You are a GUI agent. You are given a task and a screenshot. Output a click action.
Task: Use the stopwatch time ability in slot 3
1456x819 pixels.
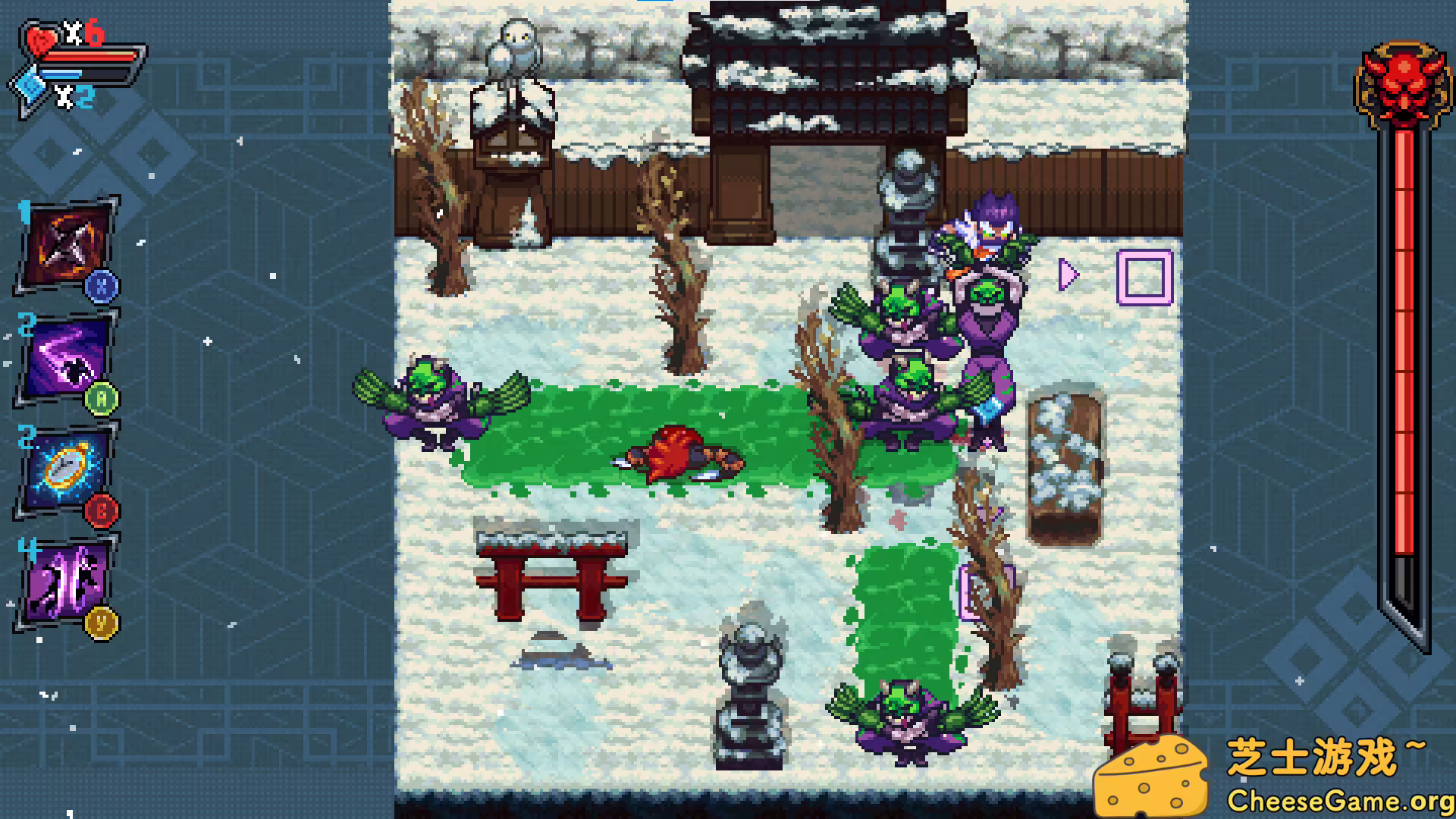pyautogui.click(x=64, y=466)
